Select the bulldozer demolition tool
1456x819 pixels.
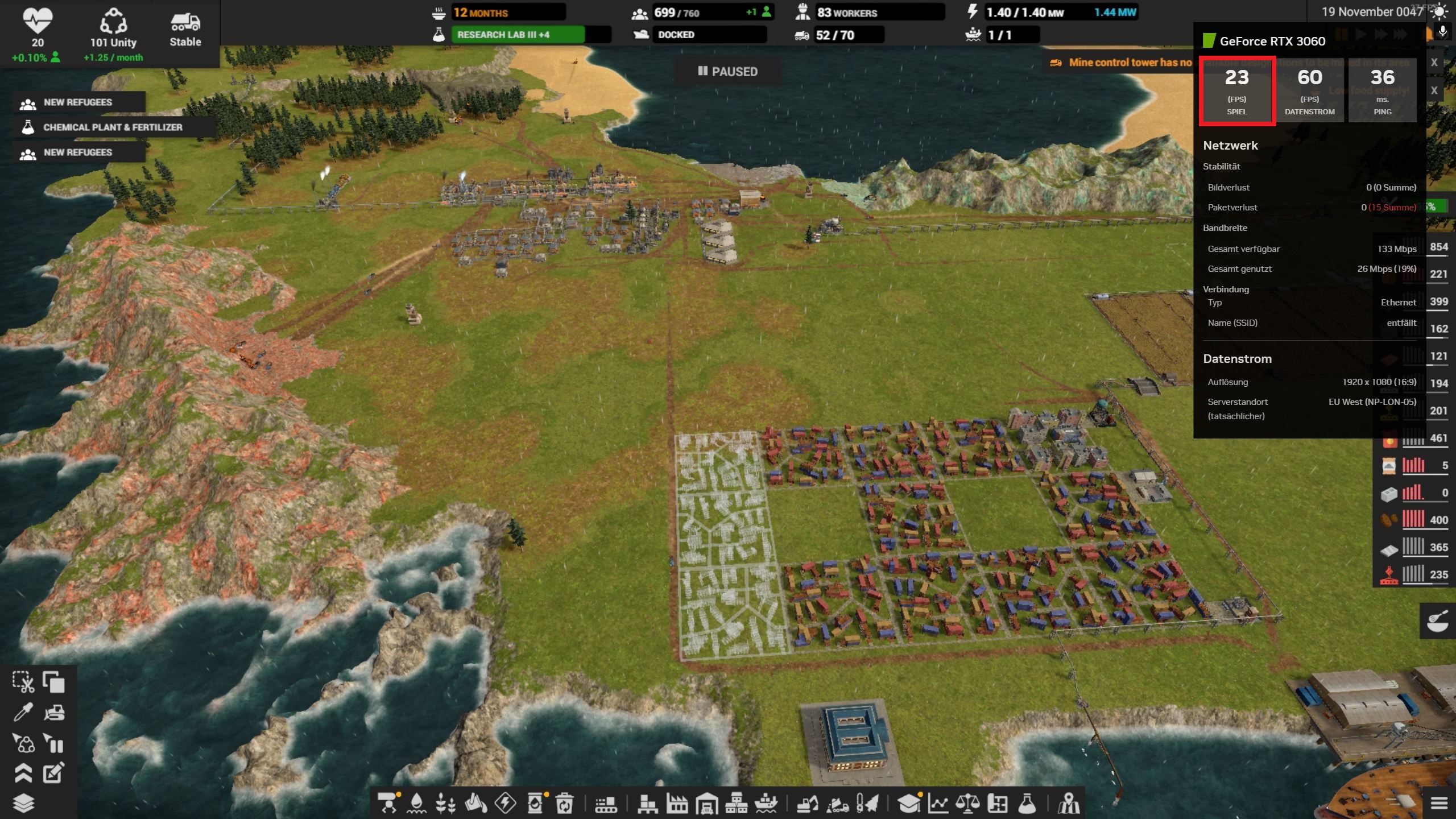point(55,713)
